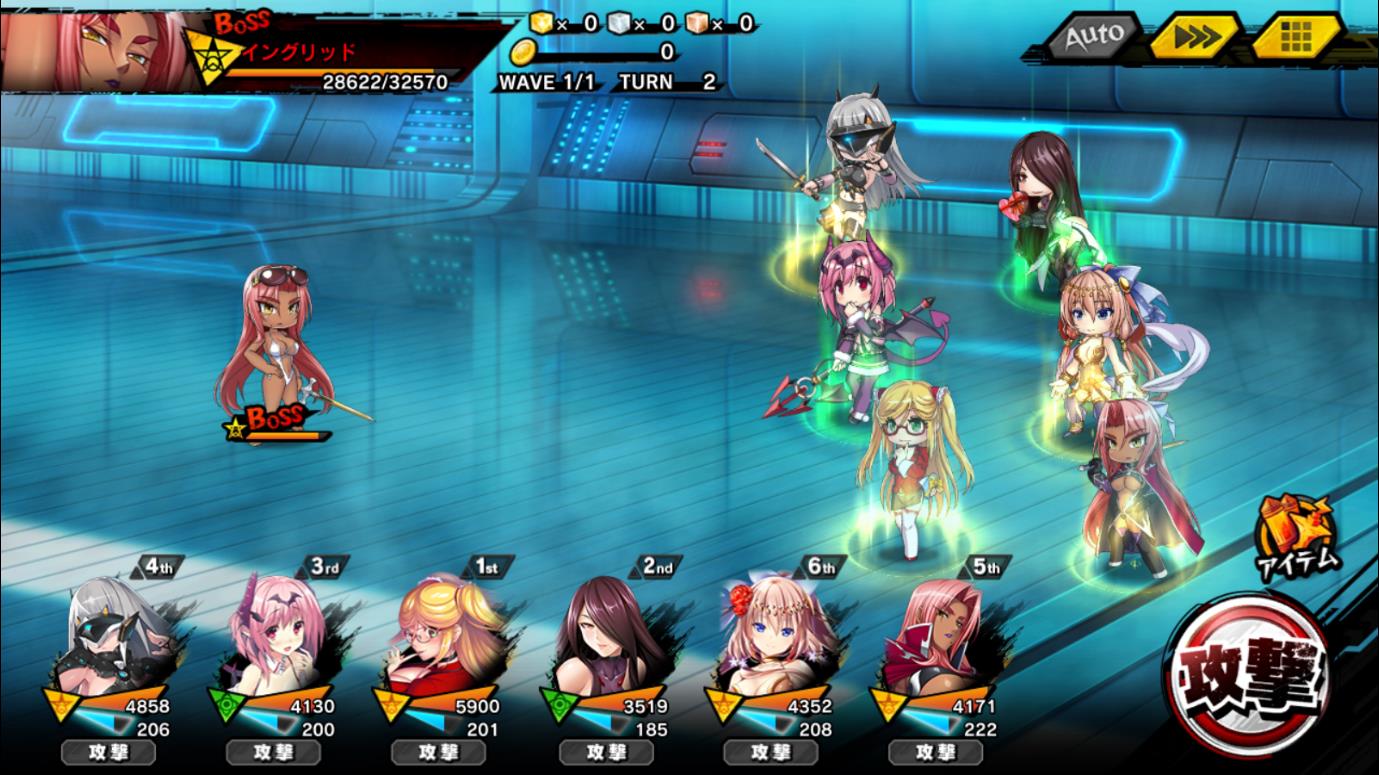Switch 攻撃 command under the 2nd character
The height and width of the screenshot is (775, 1379).
(x=605, y=752)
